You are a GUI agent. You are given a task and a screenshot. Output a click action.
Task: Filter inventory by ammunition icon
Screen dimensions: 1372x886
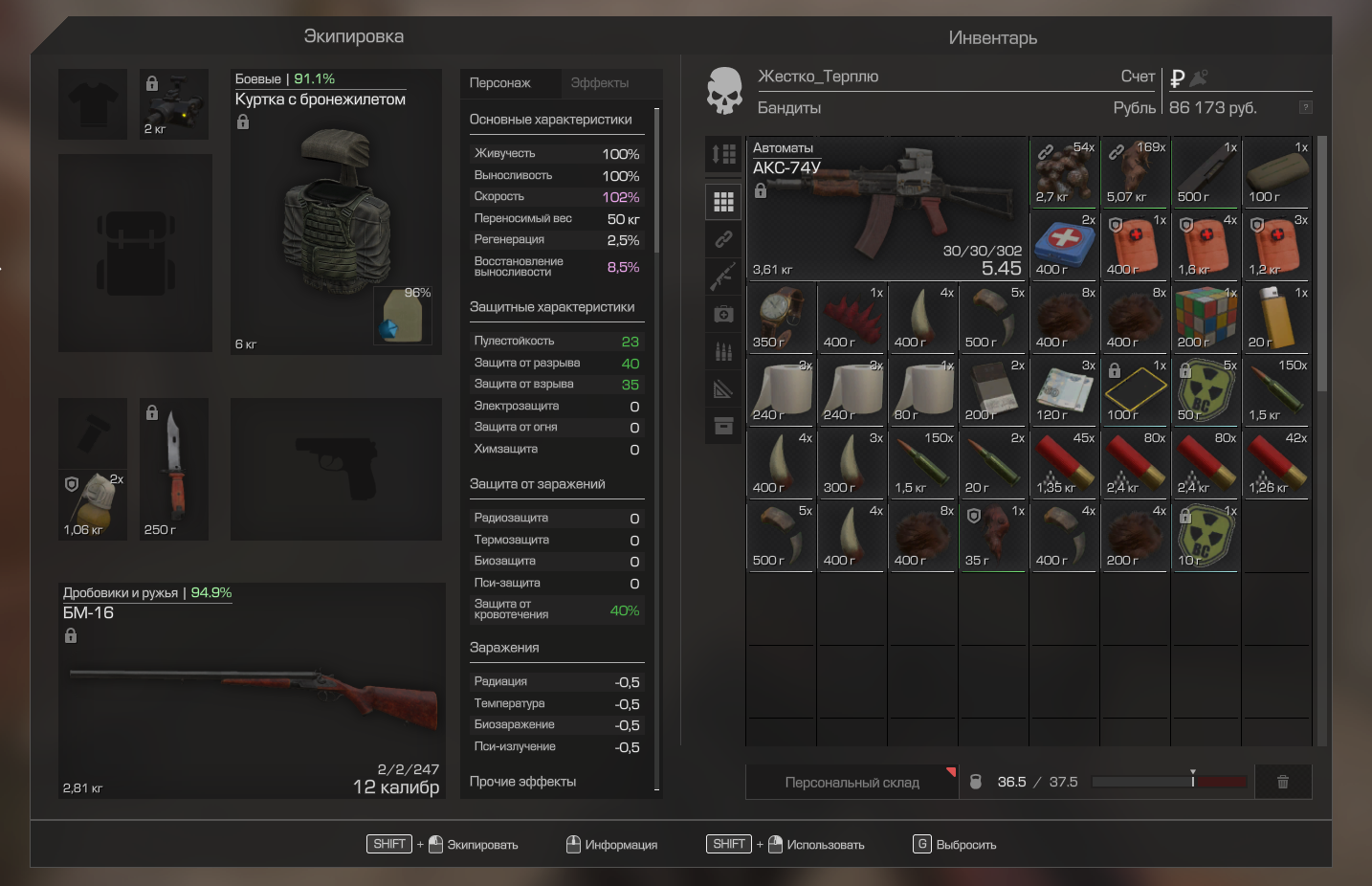[723, 351]
